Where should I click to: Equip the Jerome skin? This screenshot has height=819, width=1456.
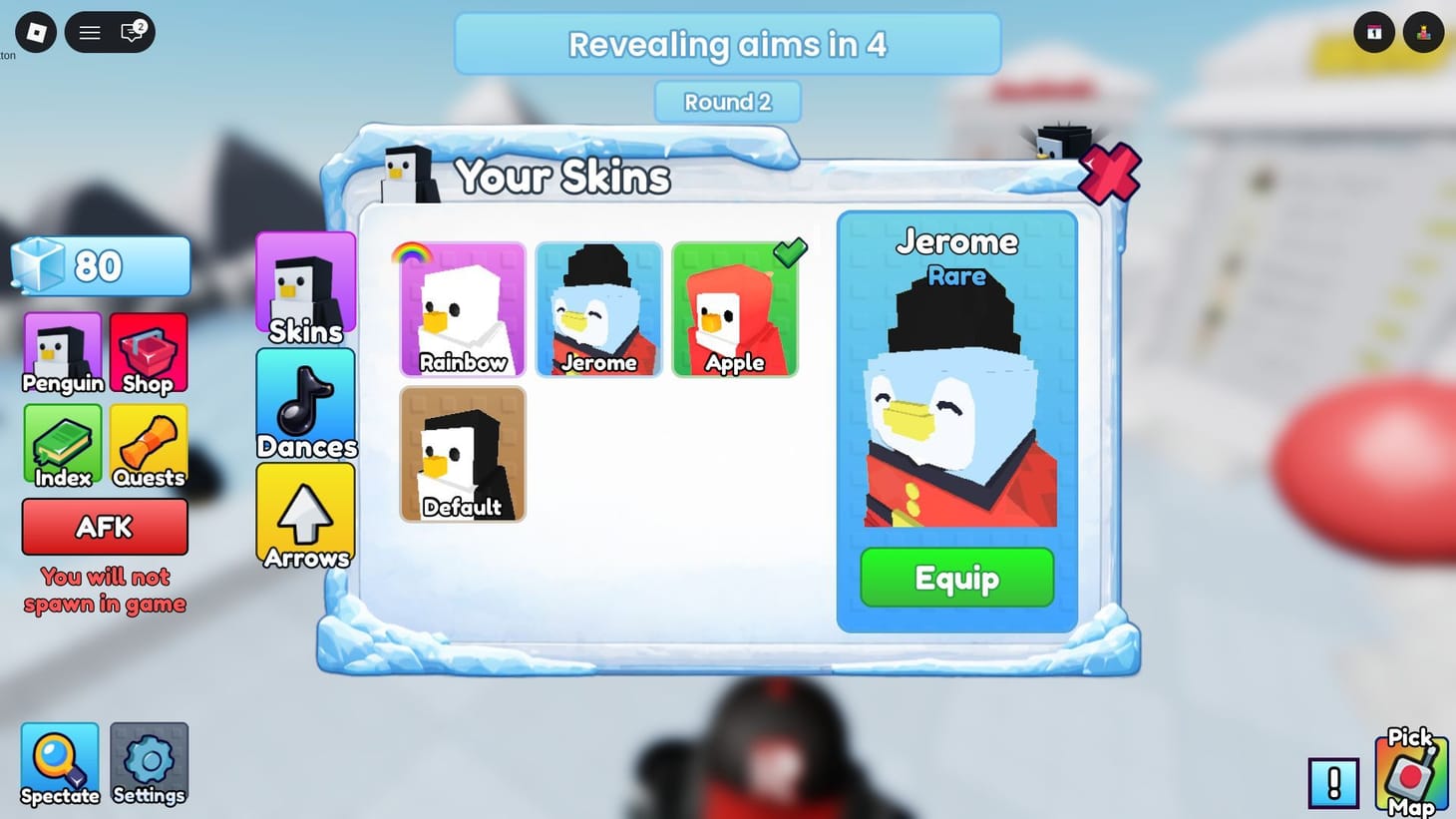[x=955, y=578]
